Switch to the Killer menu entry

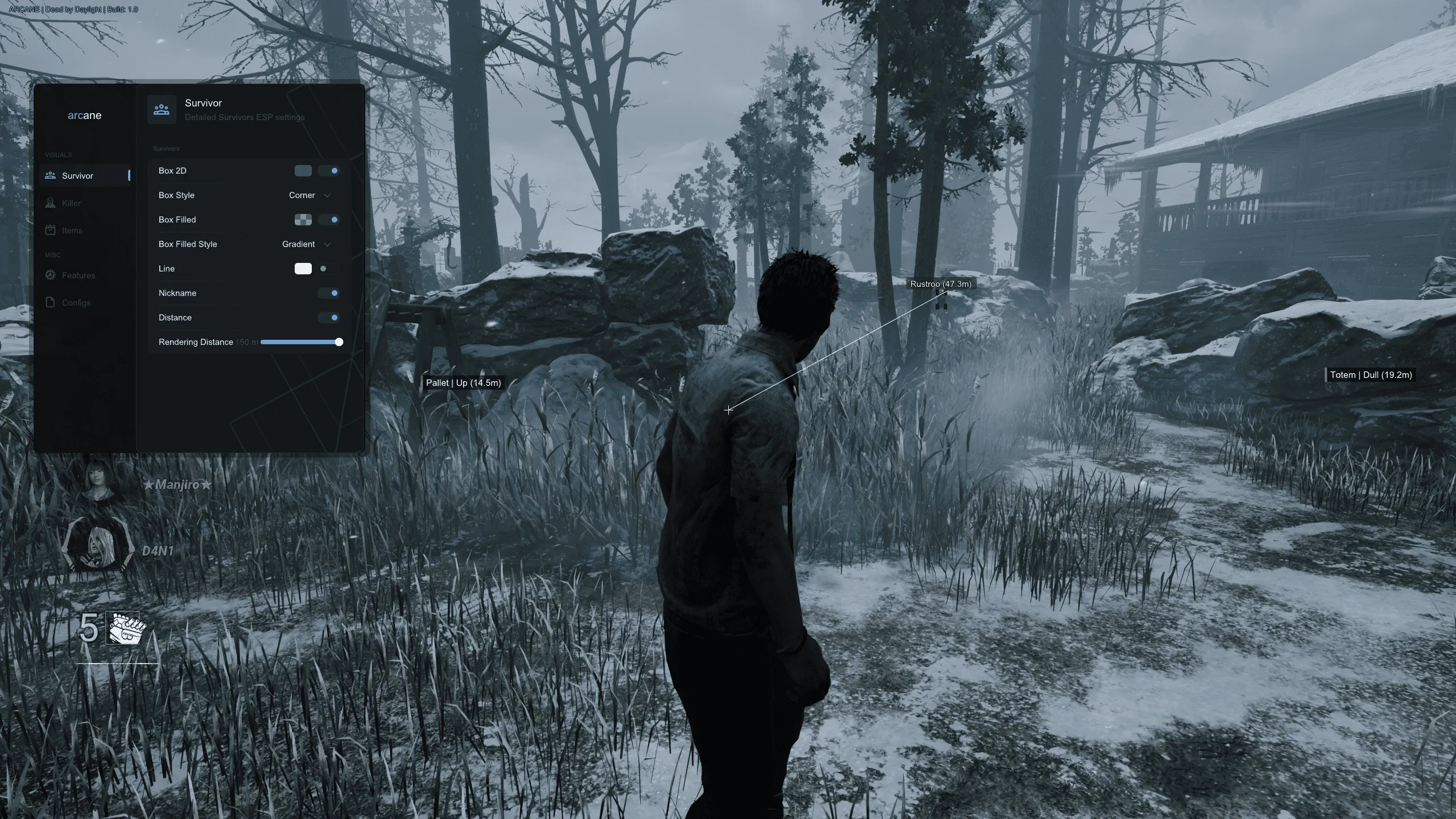tap(71, 203)
